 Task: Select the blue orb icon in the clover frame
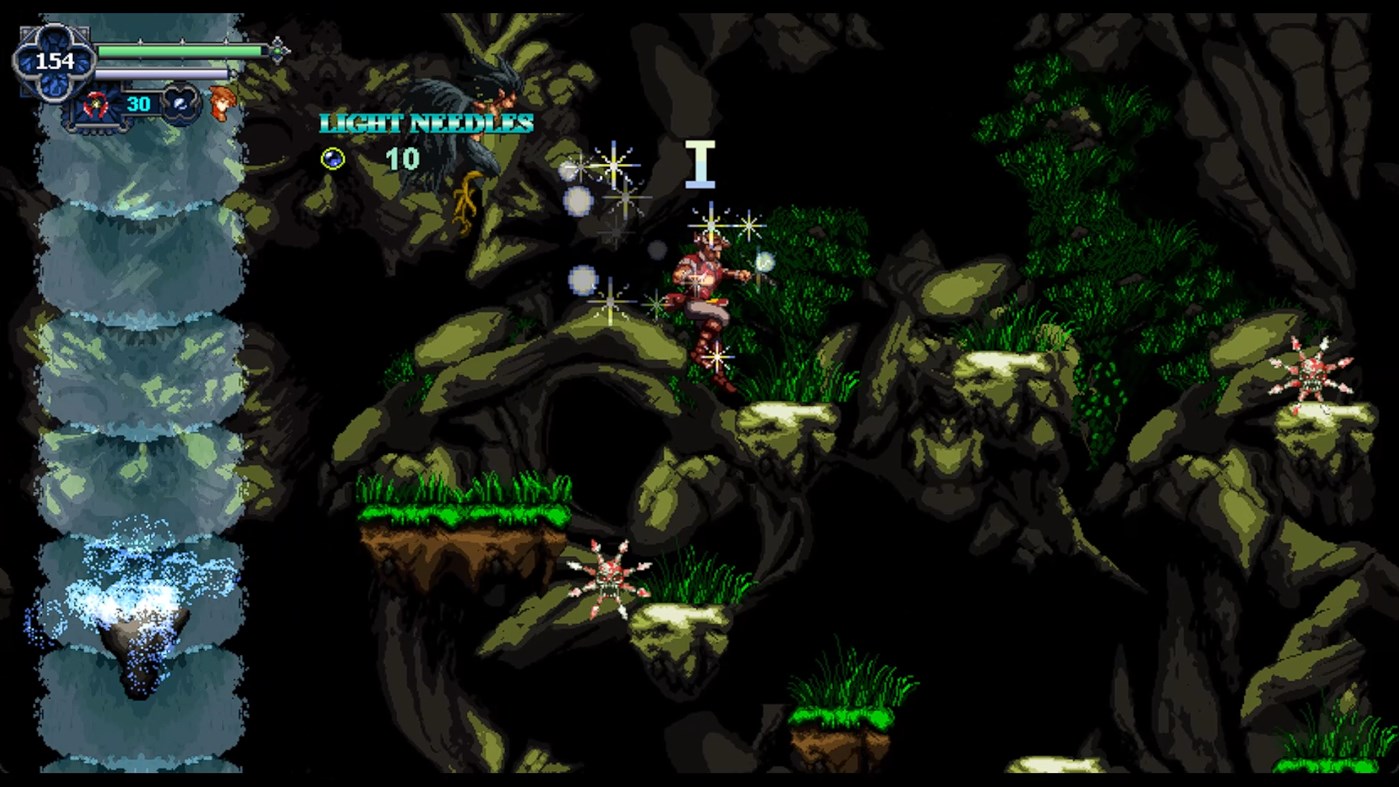tap(178, 104)
